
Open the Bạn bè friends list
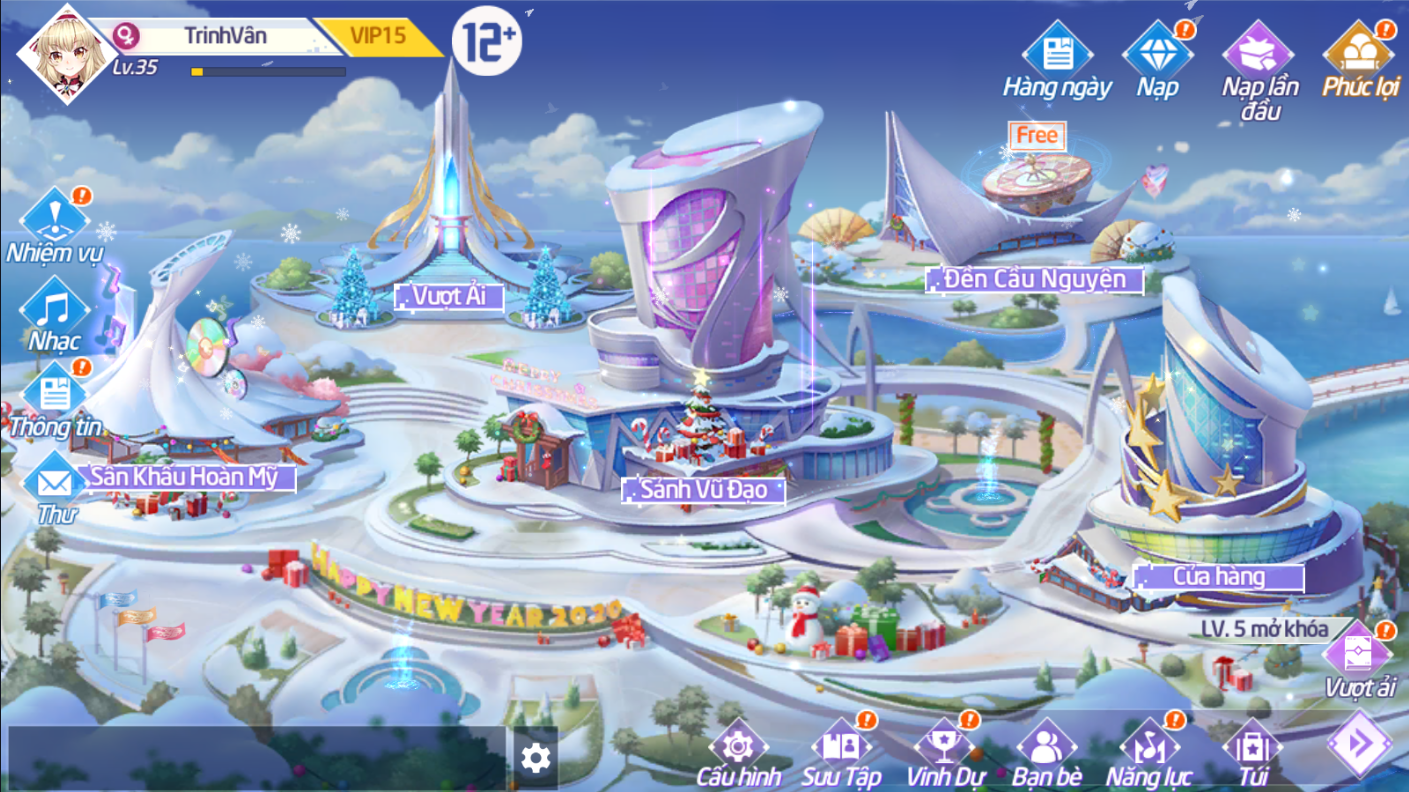tap(1046, 750)
